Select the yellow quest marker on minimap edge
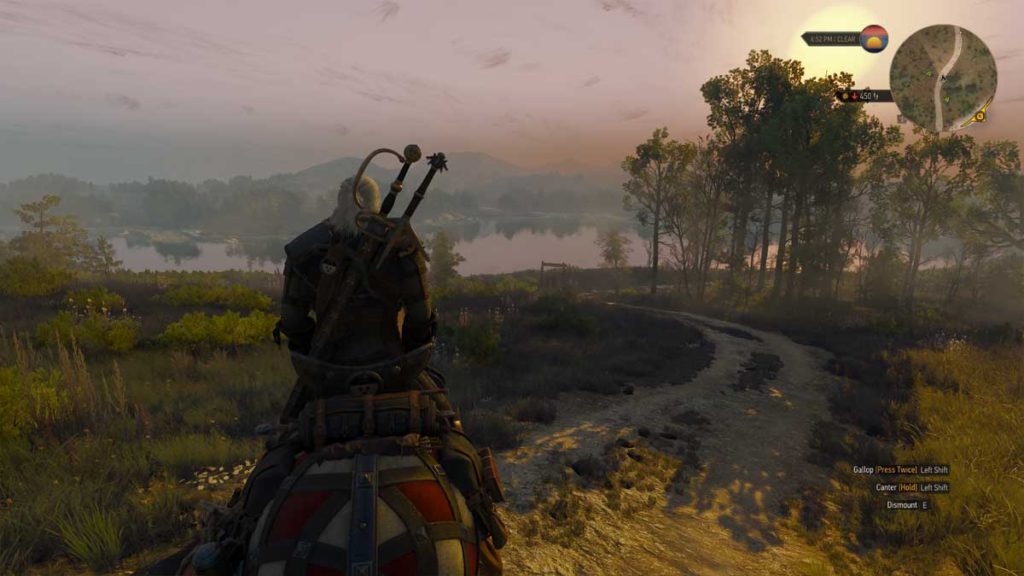The image size is (1024, 576). [980, 116]
